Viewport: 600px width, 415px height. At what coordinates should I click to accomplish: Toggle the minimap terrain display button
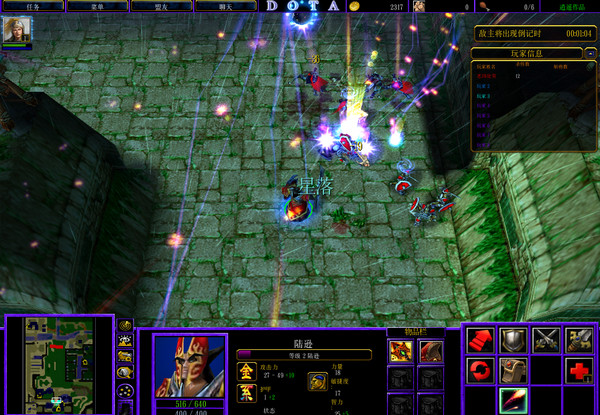(126, 341)
